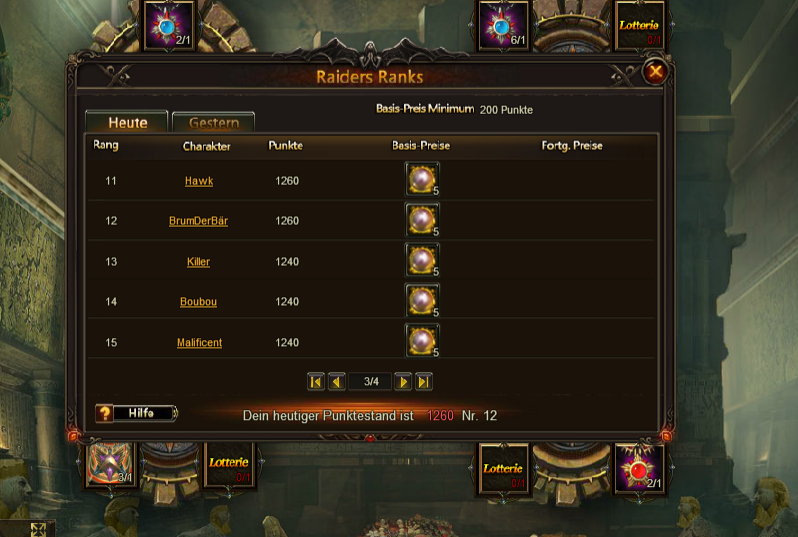The width and height of the screenshot is (798, 537).
Task: View BrumDerBär's character link
Action: (x=198, y=221)
